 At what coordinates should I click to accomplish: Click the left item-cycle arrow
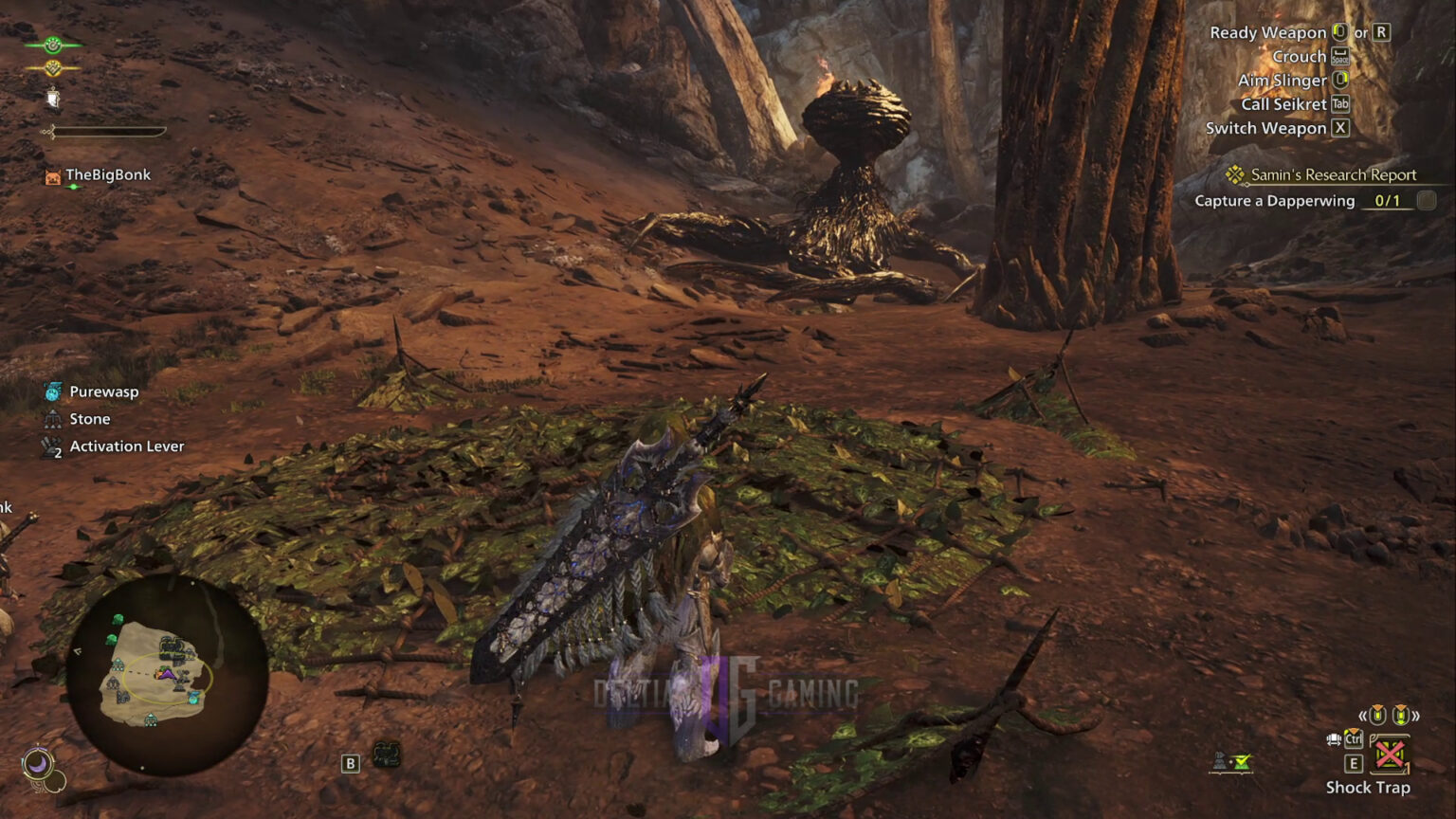tap(1361, 716)
